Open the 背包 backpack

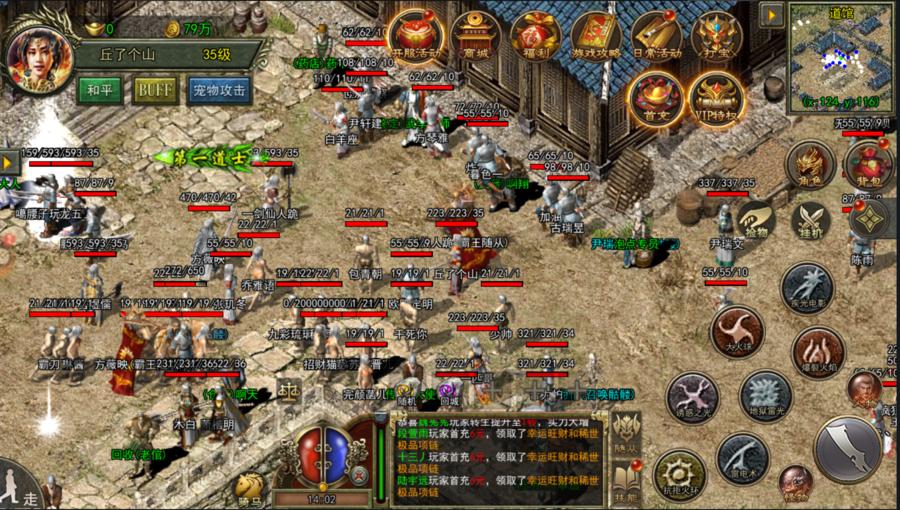pyautogui.click(x=868, y=165)
